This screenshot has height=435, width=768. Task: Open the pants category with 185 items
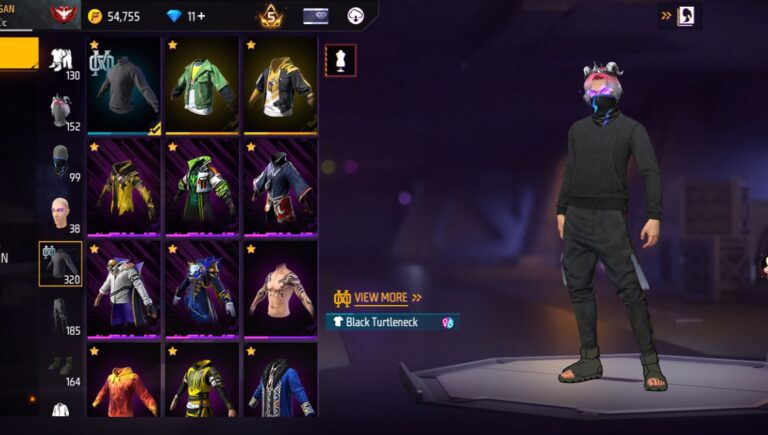(61, 316)
